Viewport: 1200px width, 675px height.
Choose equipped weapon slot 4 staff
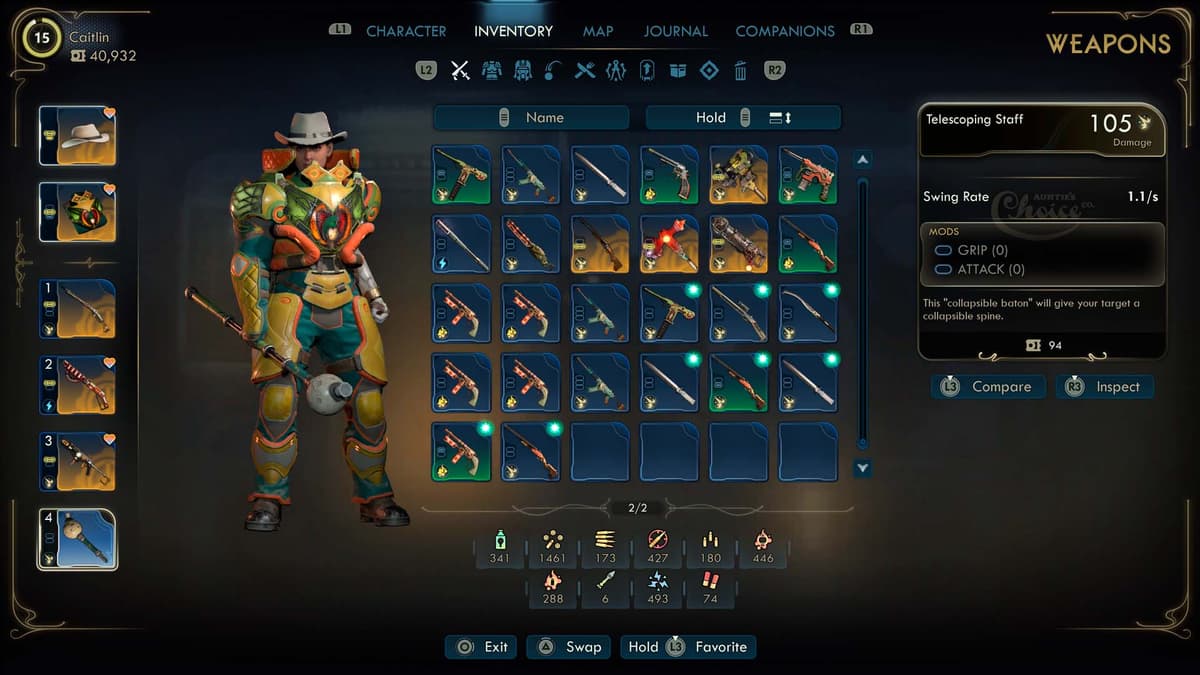pyautogui.click(x=78, y=539)
